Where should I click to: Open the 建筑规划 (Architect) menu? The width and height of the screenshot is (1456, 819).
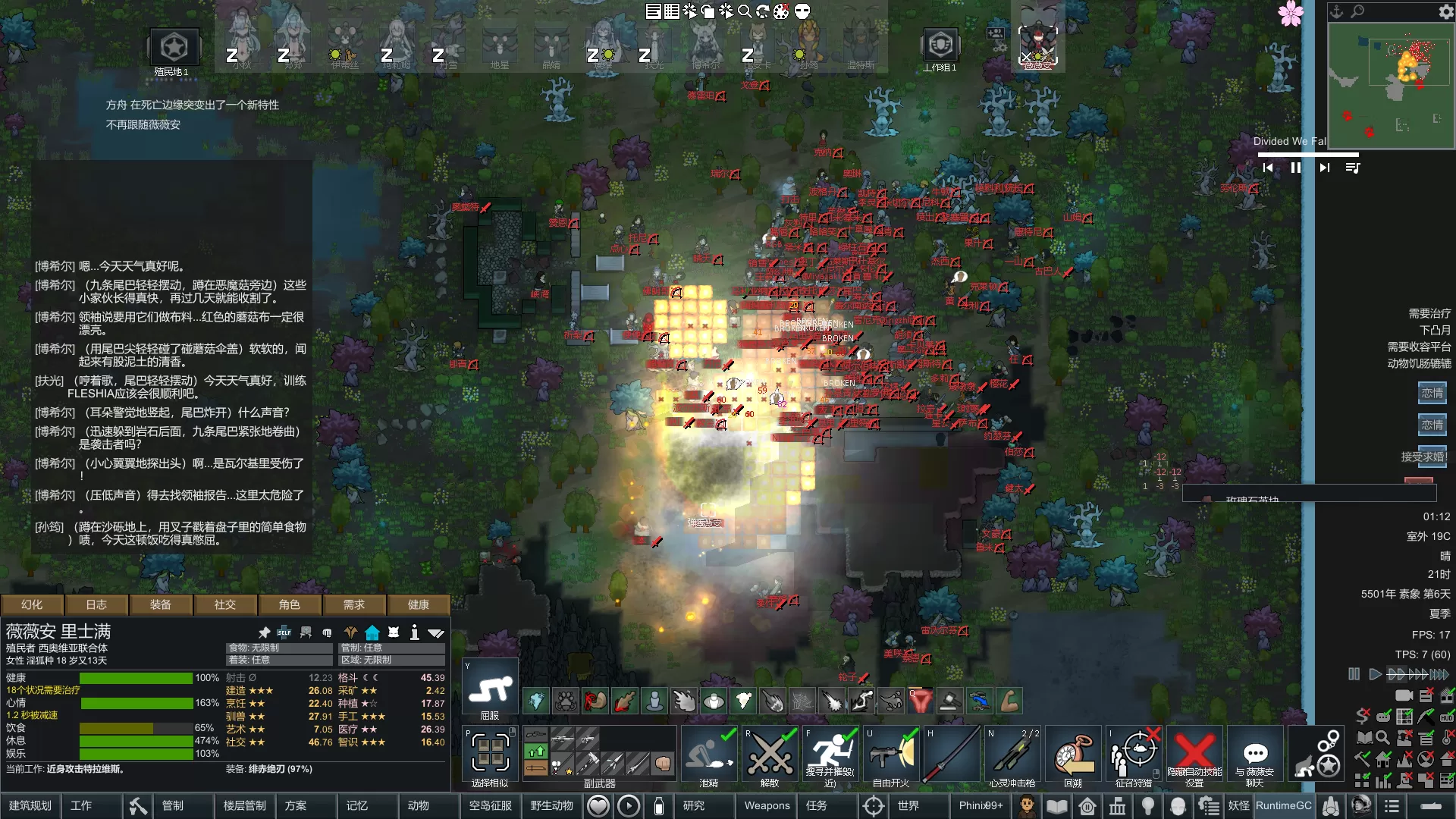(x=30, y=805)
